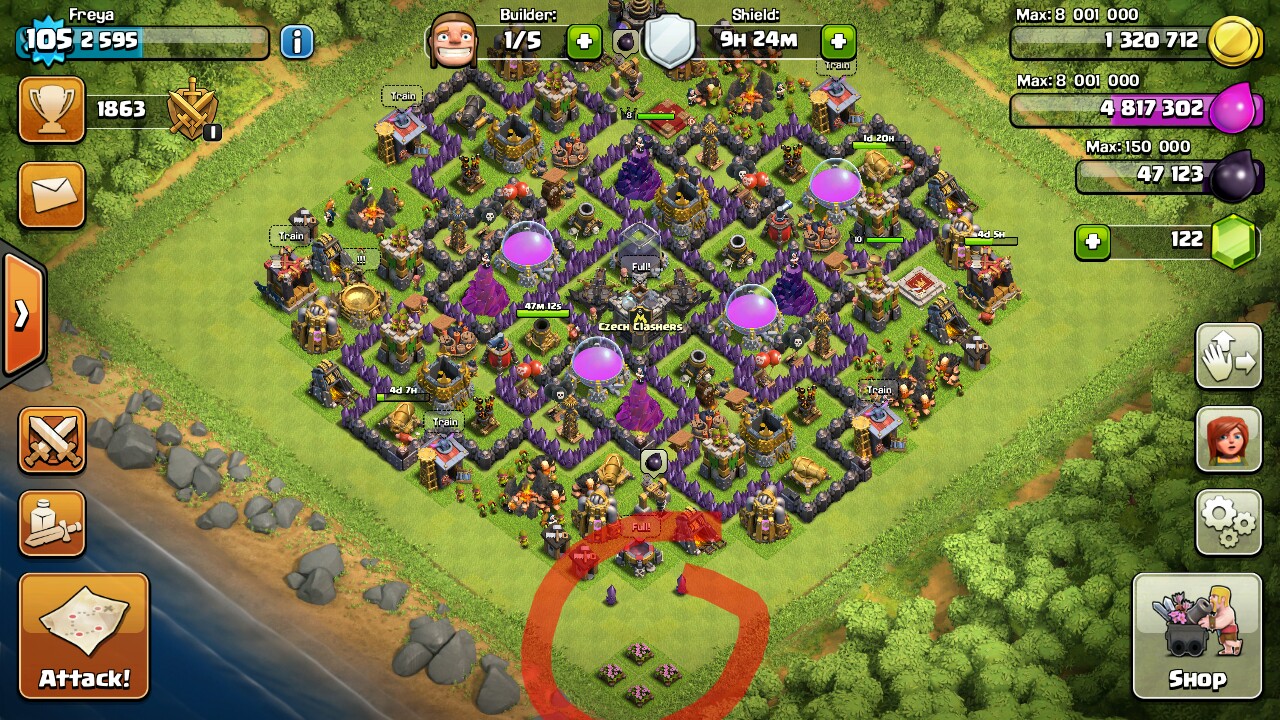Buy more gems with the green plus
The image size is (1280, 720).
(x=1093, y=242)
